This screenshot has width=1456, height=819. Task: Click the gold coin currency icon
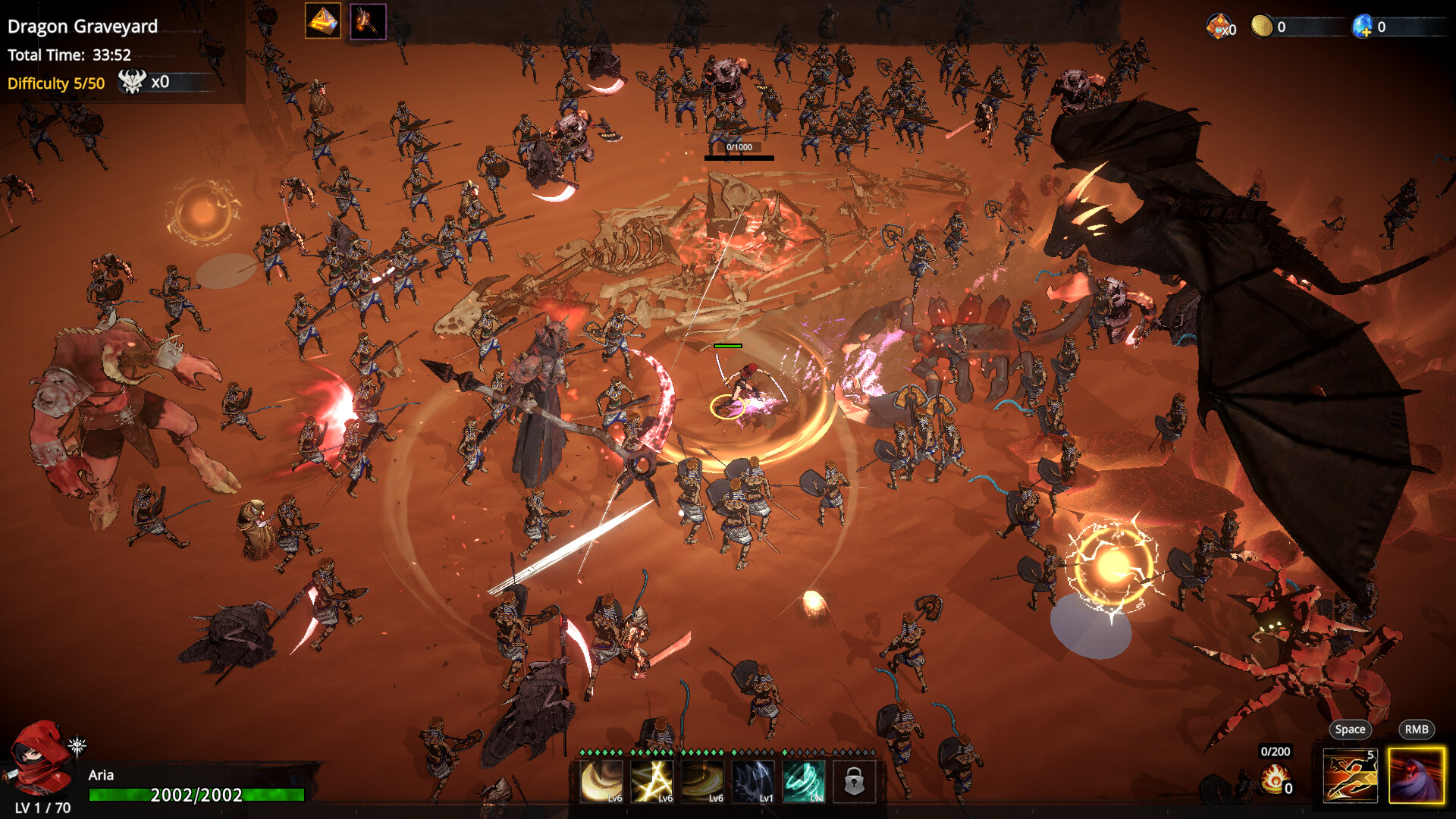click(1261, 27)
